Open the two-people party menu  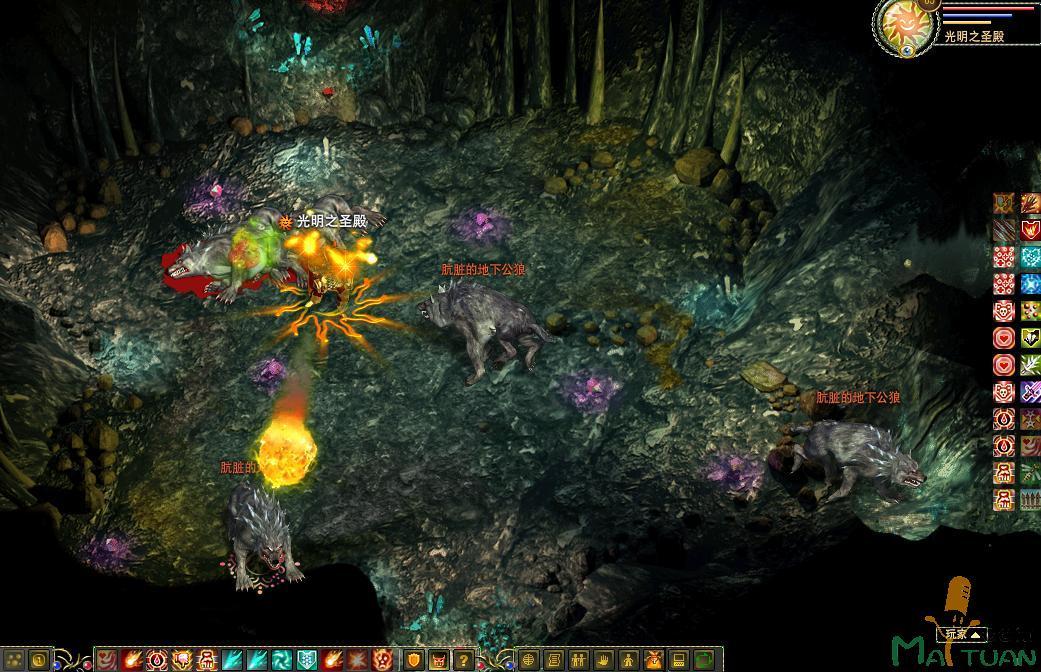pyautogui.click(x=579, y=660)
